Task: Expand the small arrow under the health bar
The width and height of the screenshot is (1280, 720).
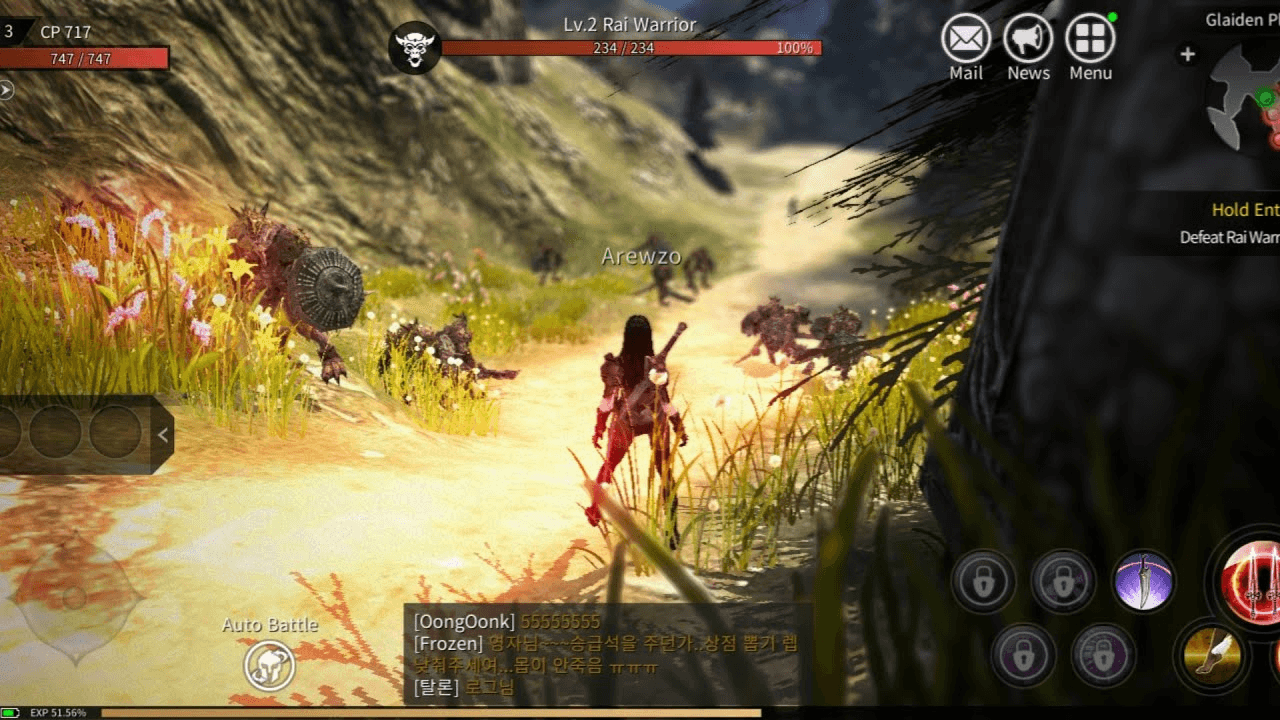Action: tap(6, 90)
